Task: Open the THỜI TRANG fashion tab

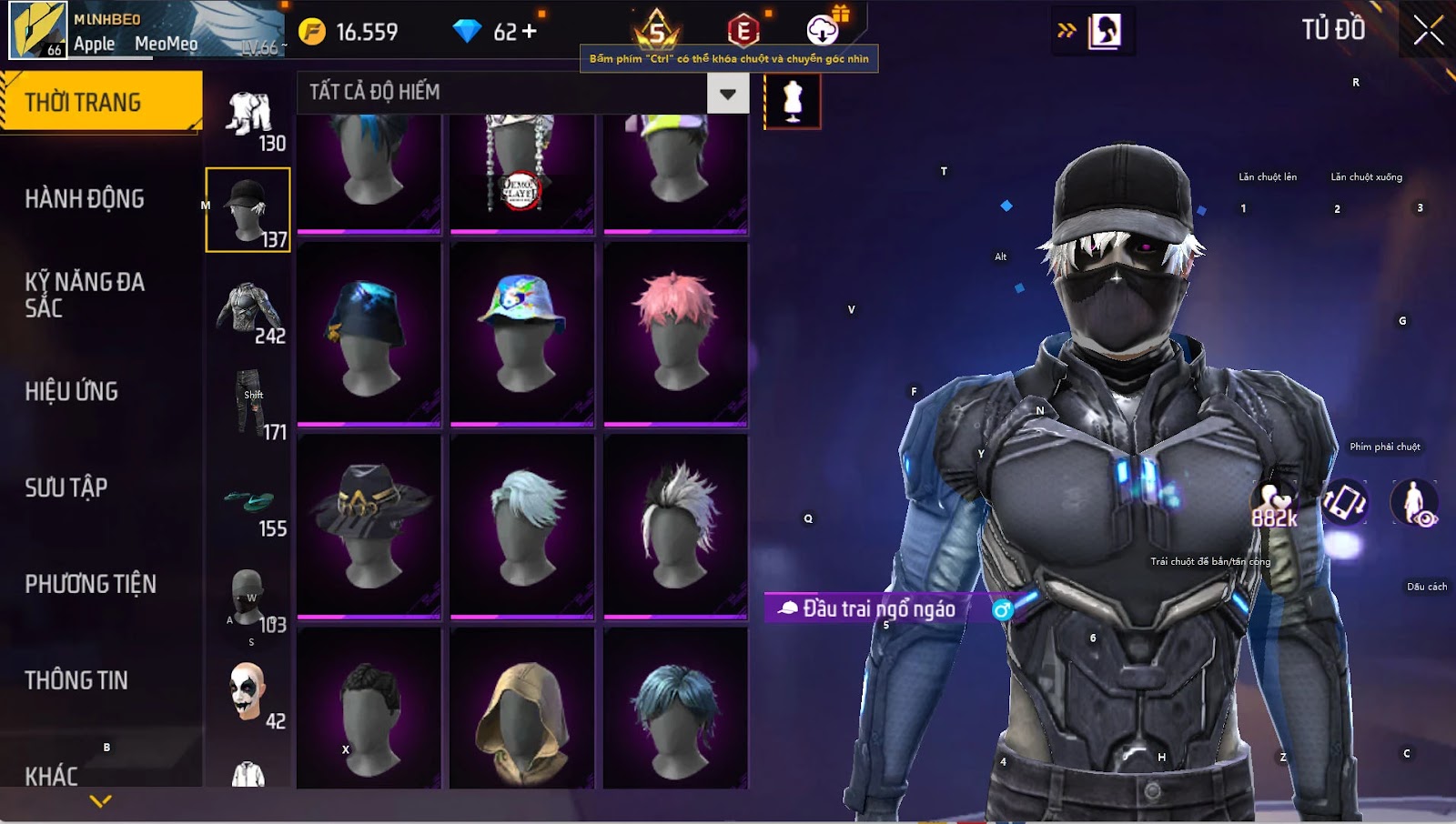Action: point(100,102)
